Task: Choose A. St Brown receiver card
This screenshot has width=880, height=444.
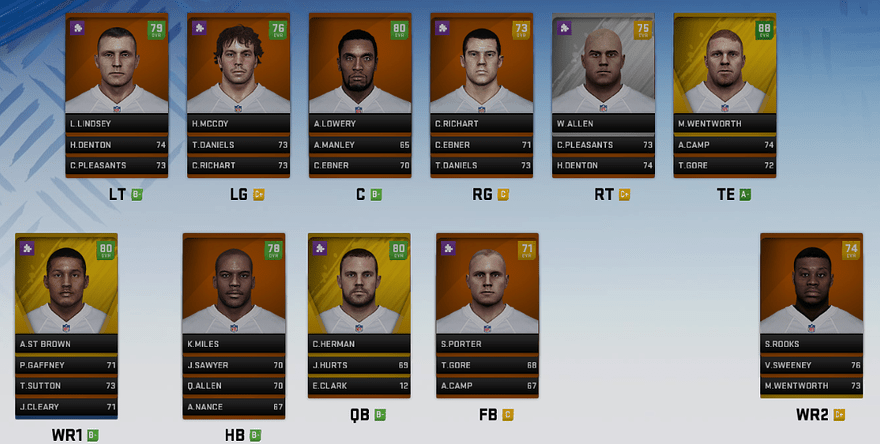Action: (x=67, y=290)
